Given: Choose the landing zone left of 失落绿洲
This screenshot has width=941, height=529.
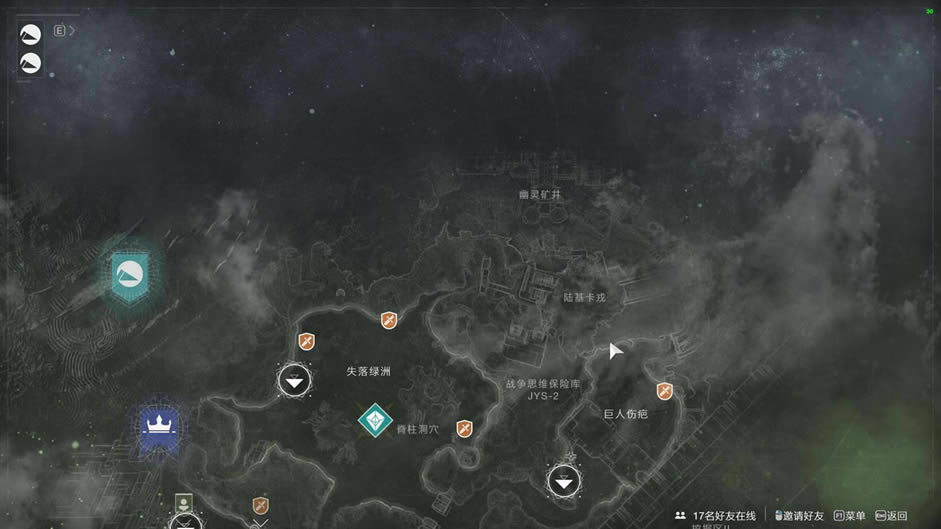Looking at the screenshot, I should pyautogui.click(x=294, y=380).
